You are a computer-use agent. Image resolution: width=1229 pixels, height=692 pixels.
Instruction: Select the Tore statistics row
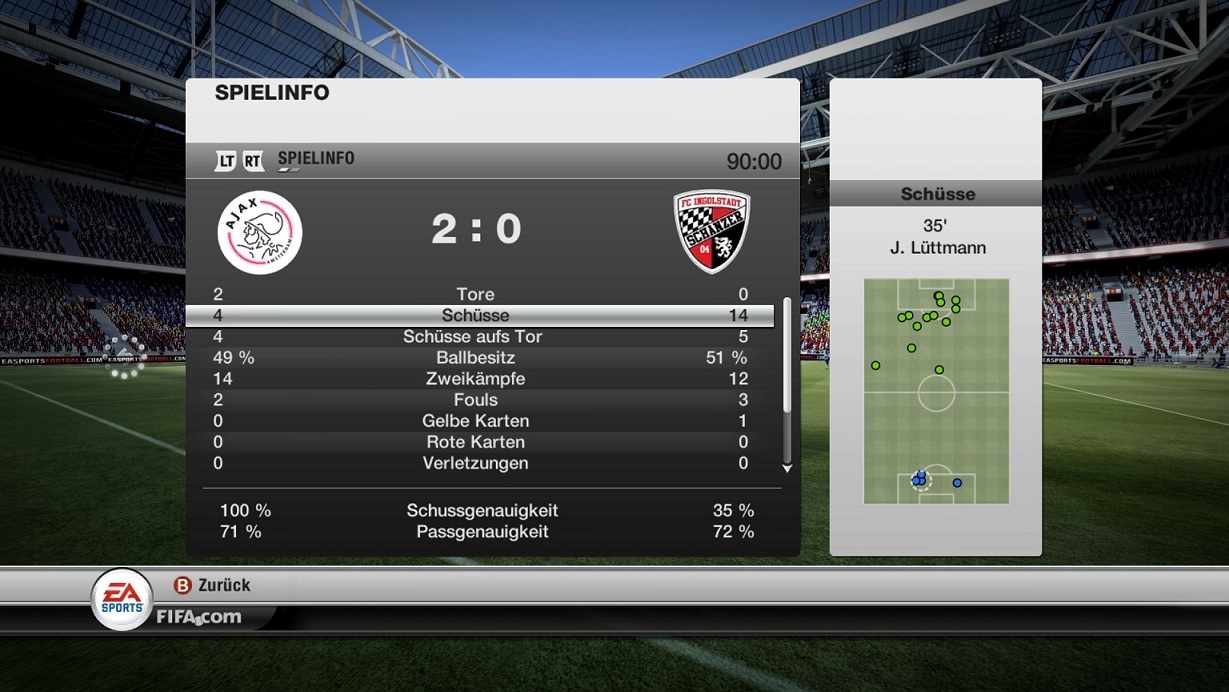pos(476,294)
